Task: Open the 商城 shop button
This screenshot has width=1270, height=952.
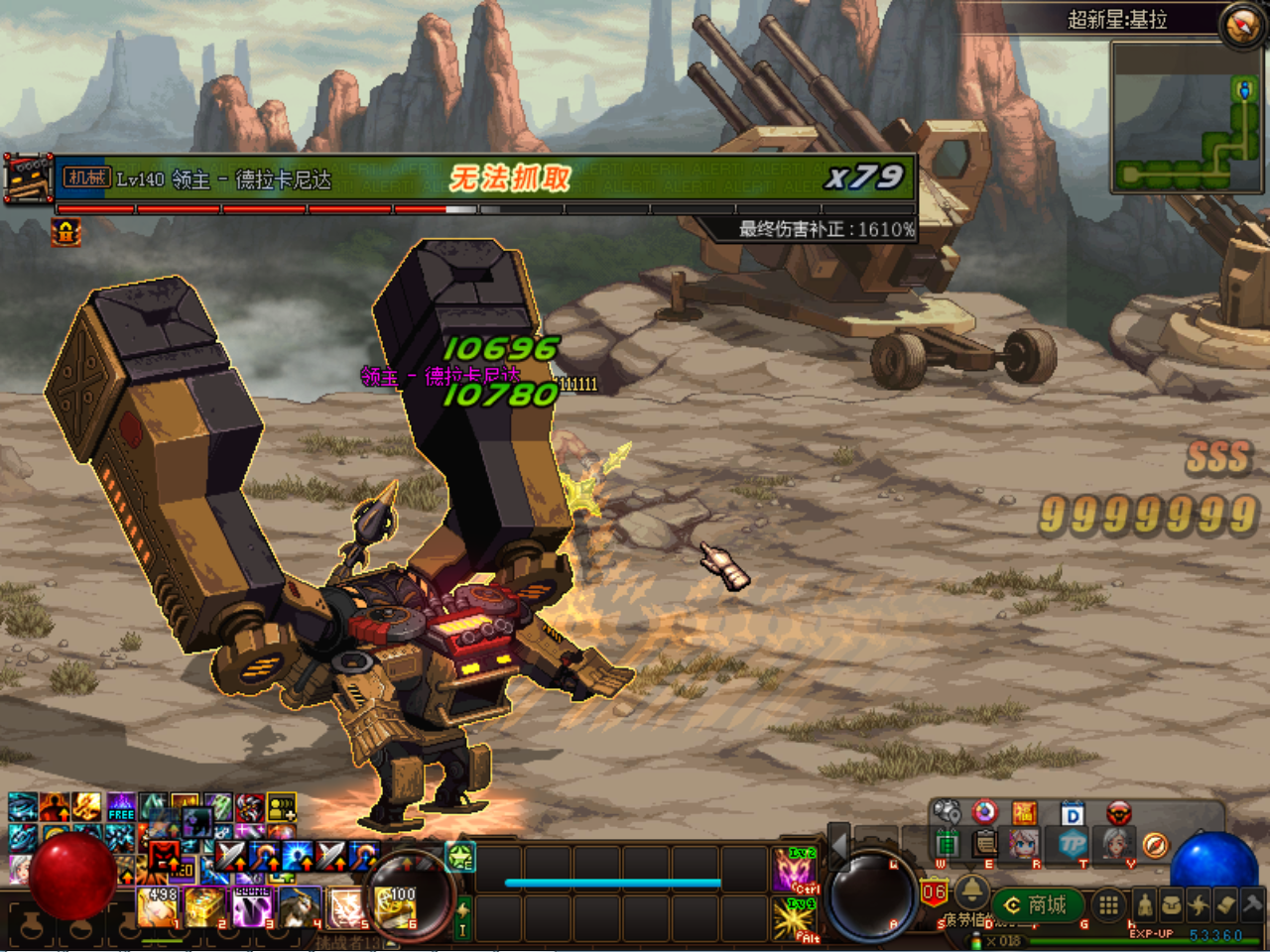Action: [x=1037, y=905]
